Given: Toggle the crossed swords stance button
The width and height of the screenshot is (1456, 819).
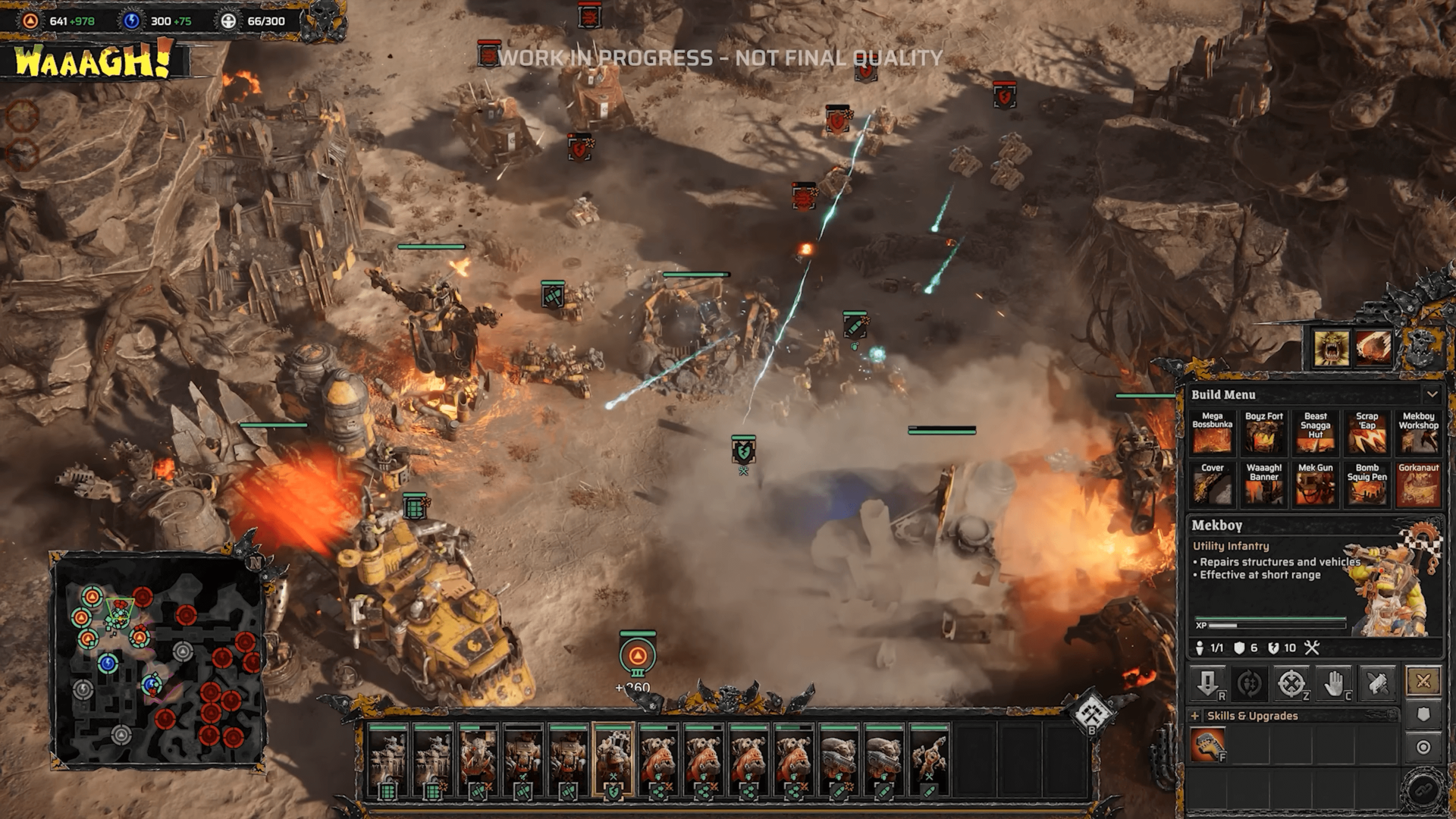Looking at the screenshot, I should pos(1423,681).
